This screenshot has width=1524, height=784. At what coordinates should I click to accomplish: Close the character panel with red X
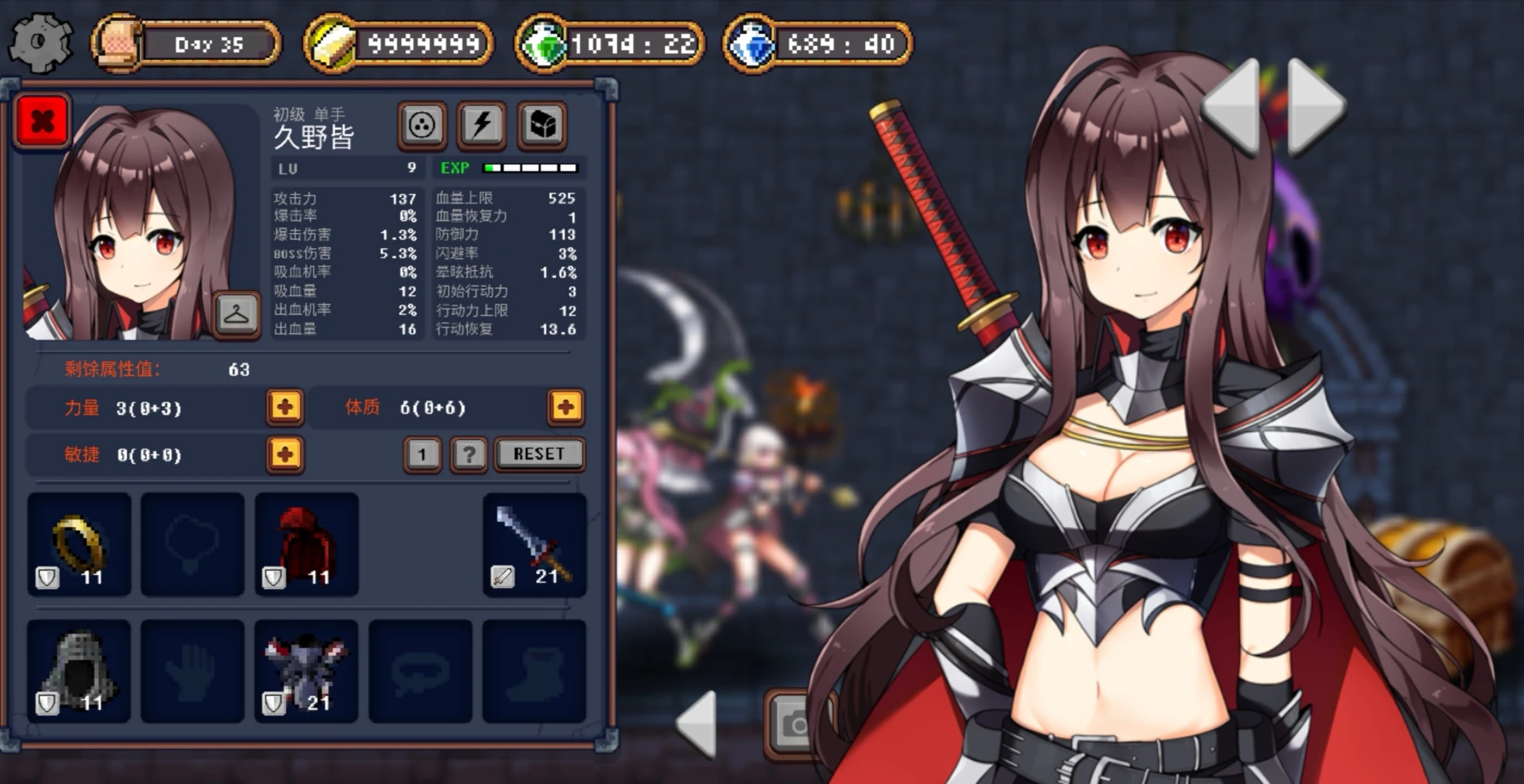[42, 121]
